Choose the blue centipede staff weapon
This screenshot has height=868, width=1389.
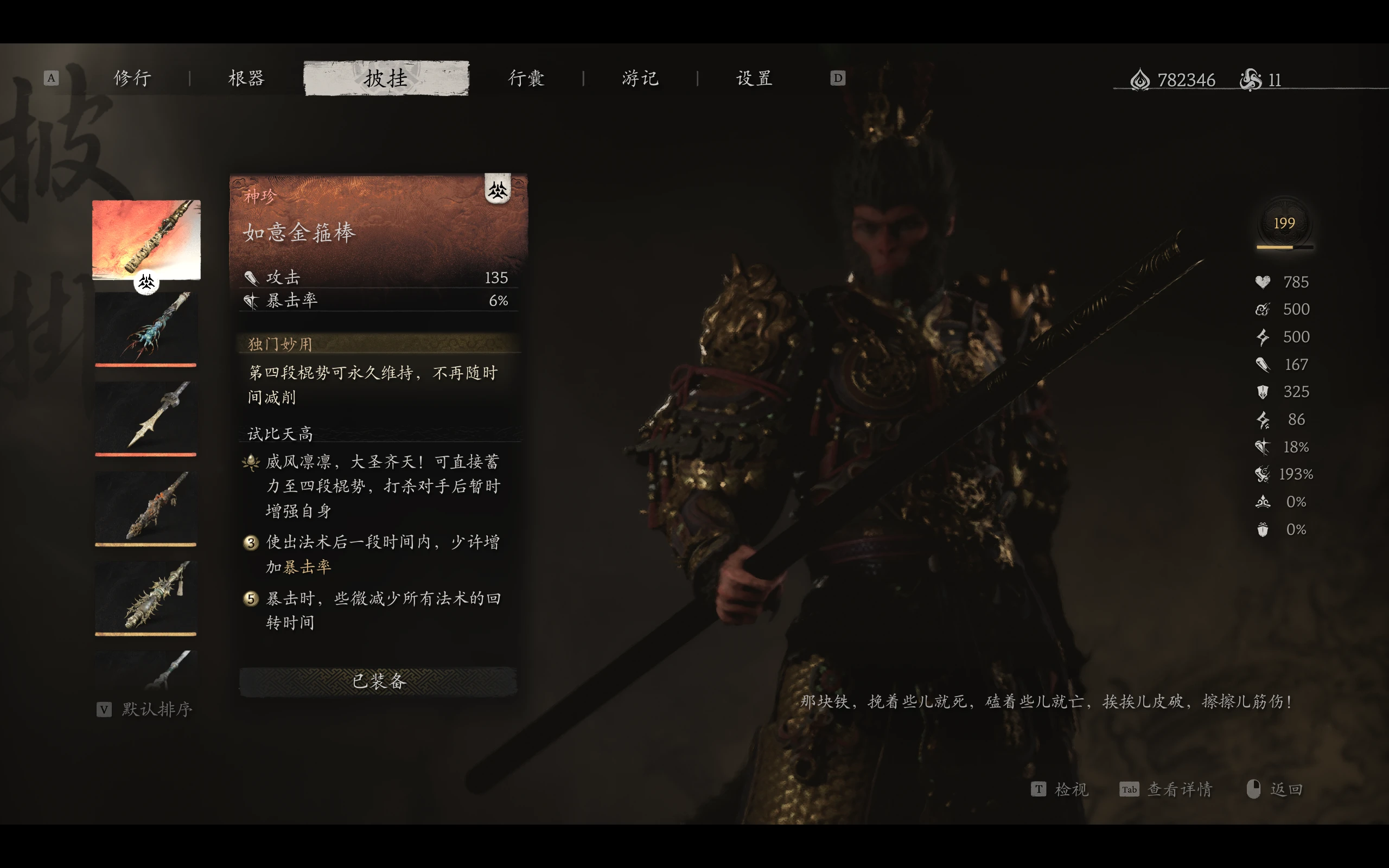(146, 328)
